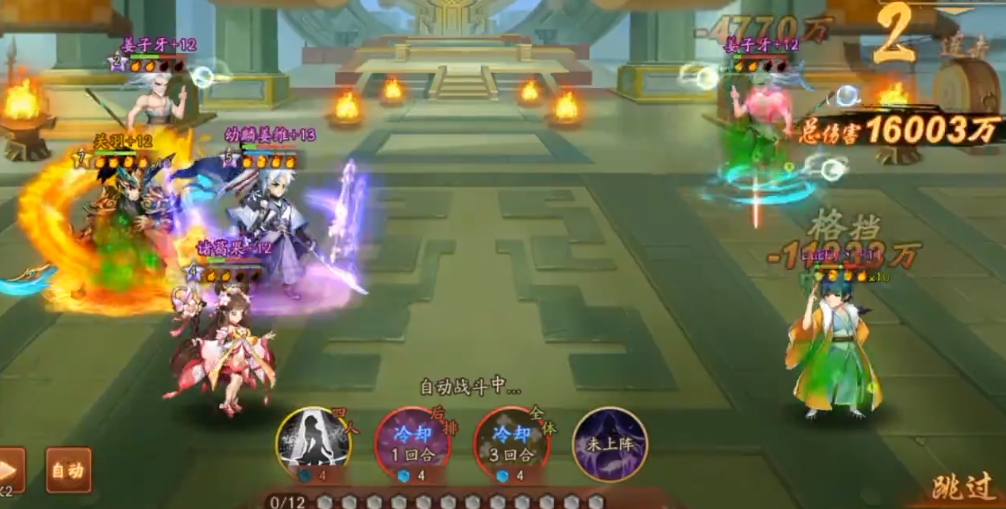Click the purple 未上阵 skill slot
The image size is (1006, 509).
click(610, 443)
